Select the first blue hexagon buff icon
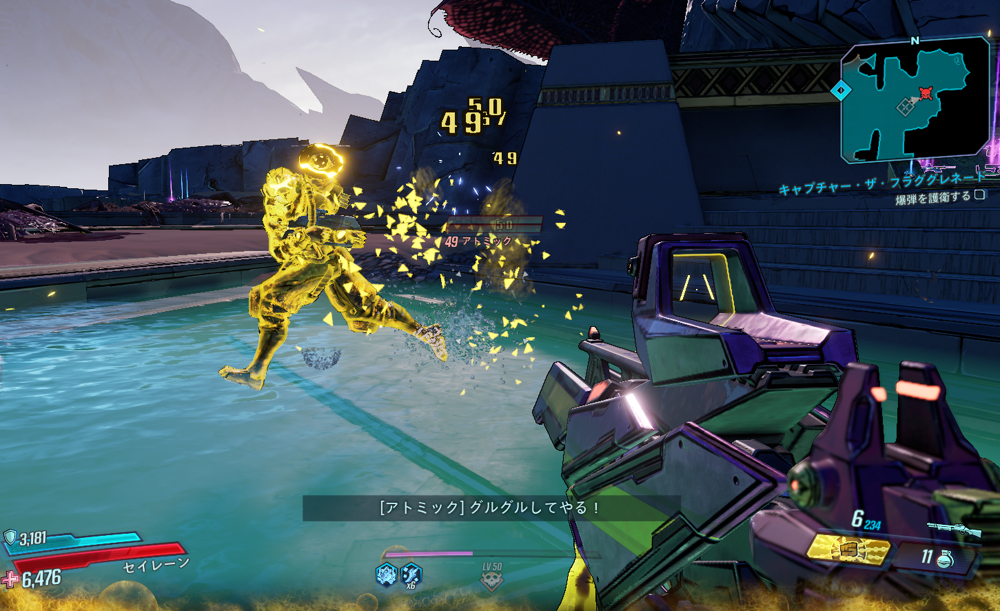This screenshot has height=611, width=1000. click(x=385, y=574)
